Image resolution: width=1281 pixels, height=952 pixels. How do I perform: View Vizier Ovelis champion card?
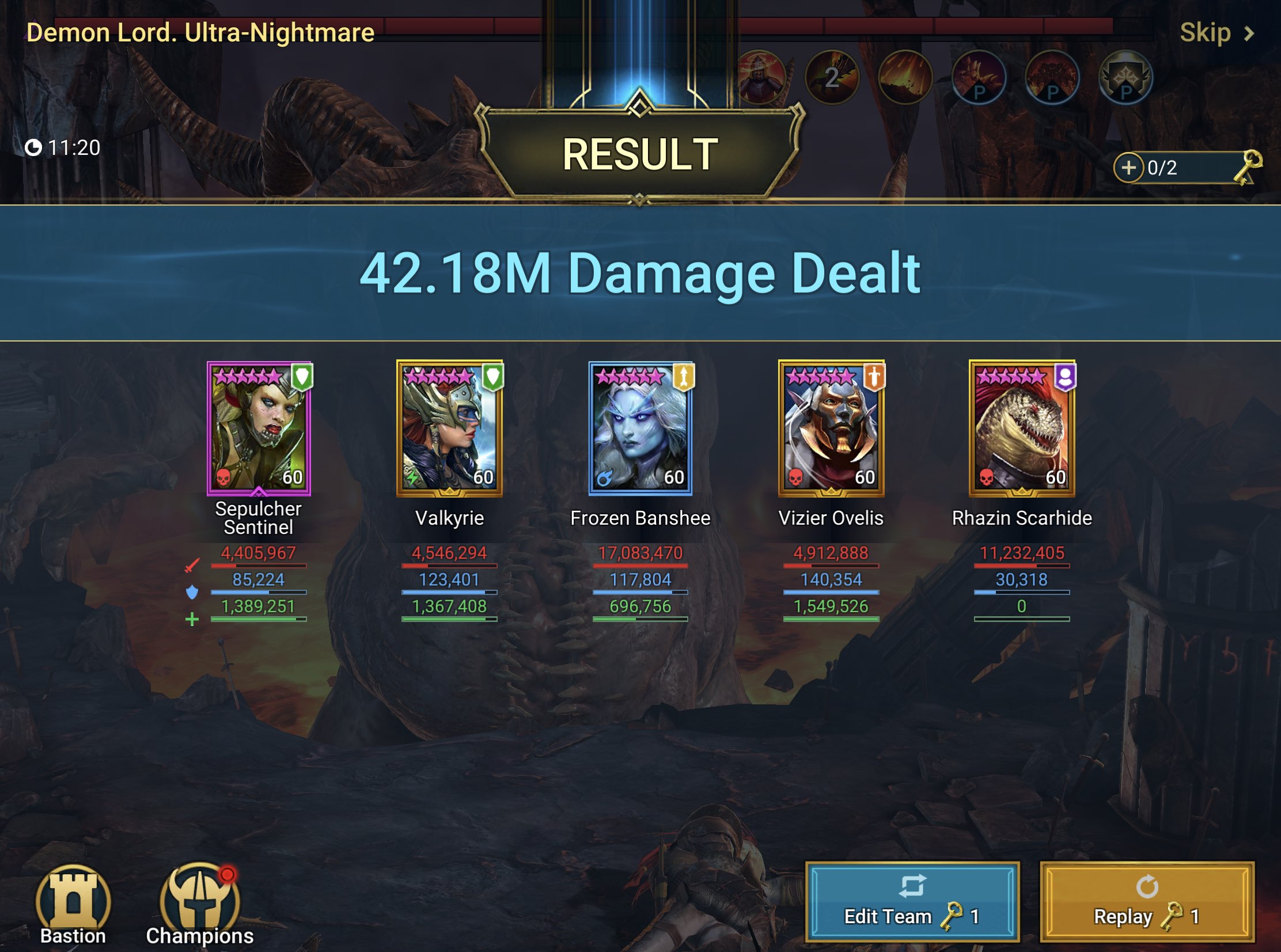point(831,428)
